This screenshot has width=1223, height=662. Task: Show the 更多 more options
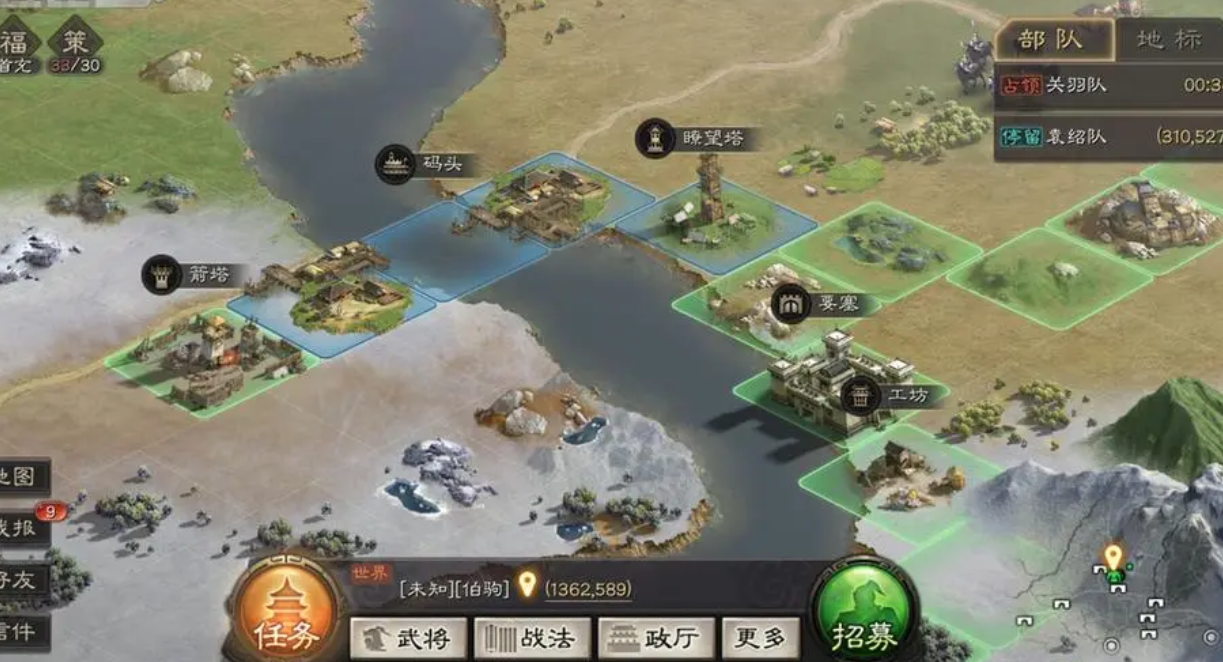tap(760, 638)
